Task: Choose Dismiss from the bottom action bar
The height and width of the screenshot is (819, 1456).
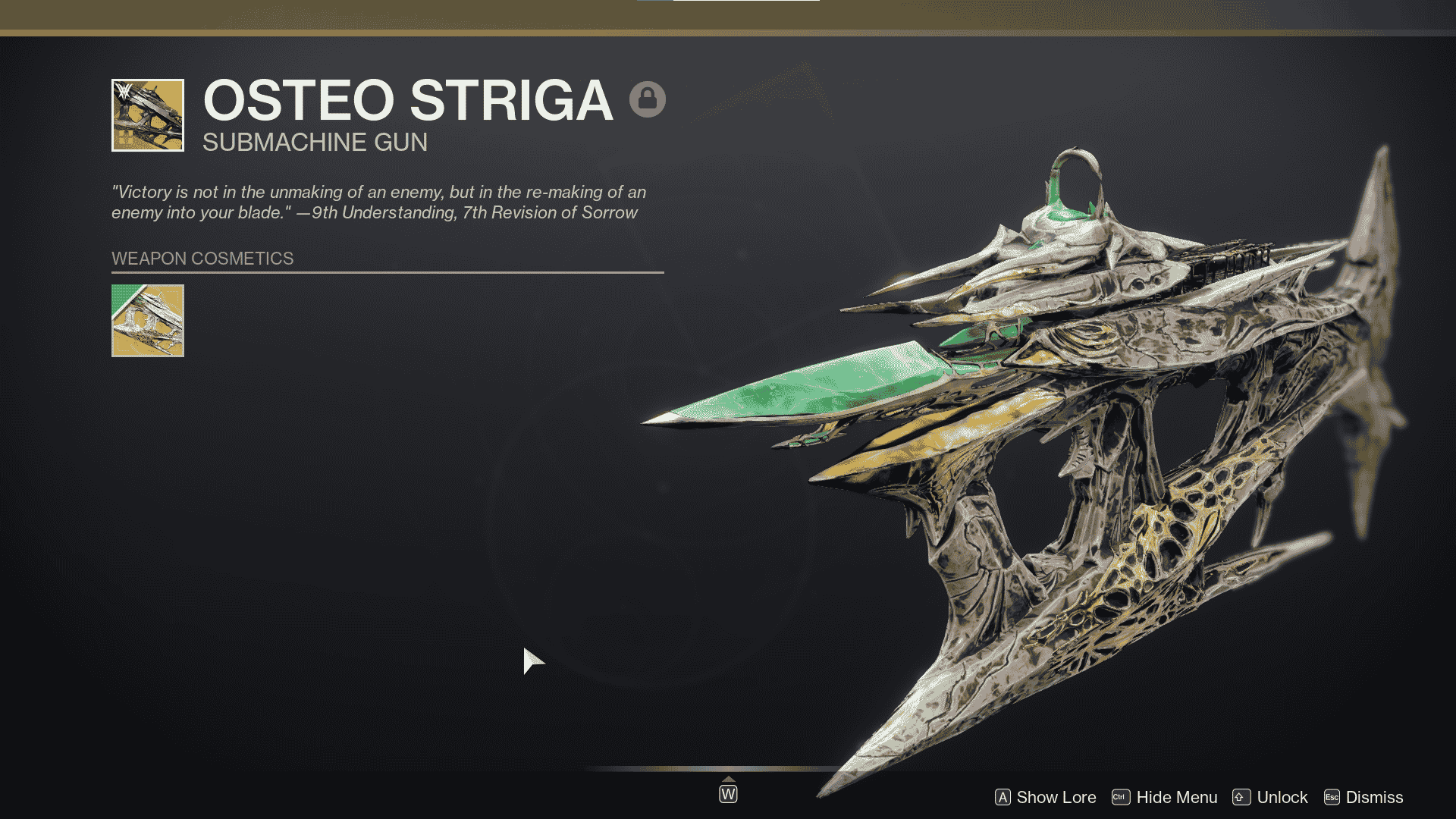Action: [x=1376, y=797]
